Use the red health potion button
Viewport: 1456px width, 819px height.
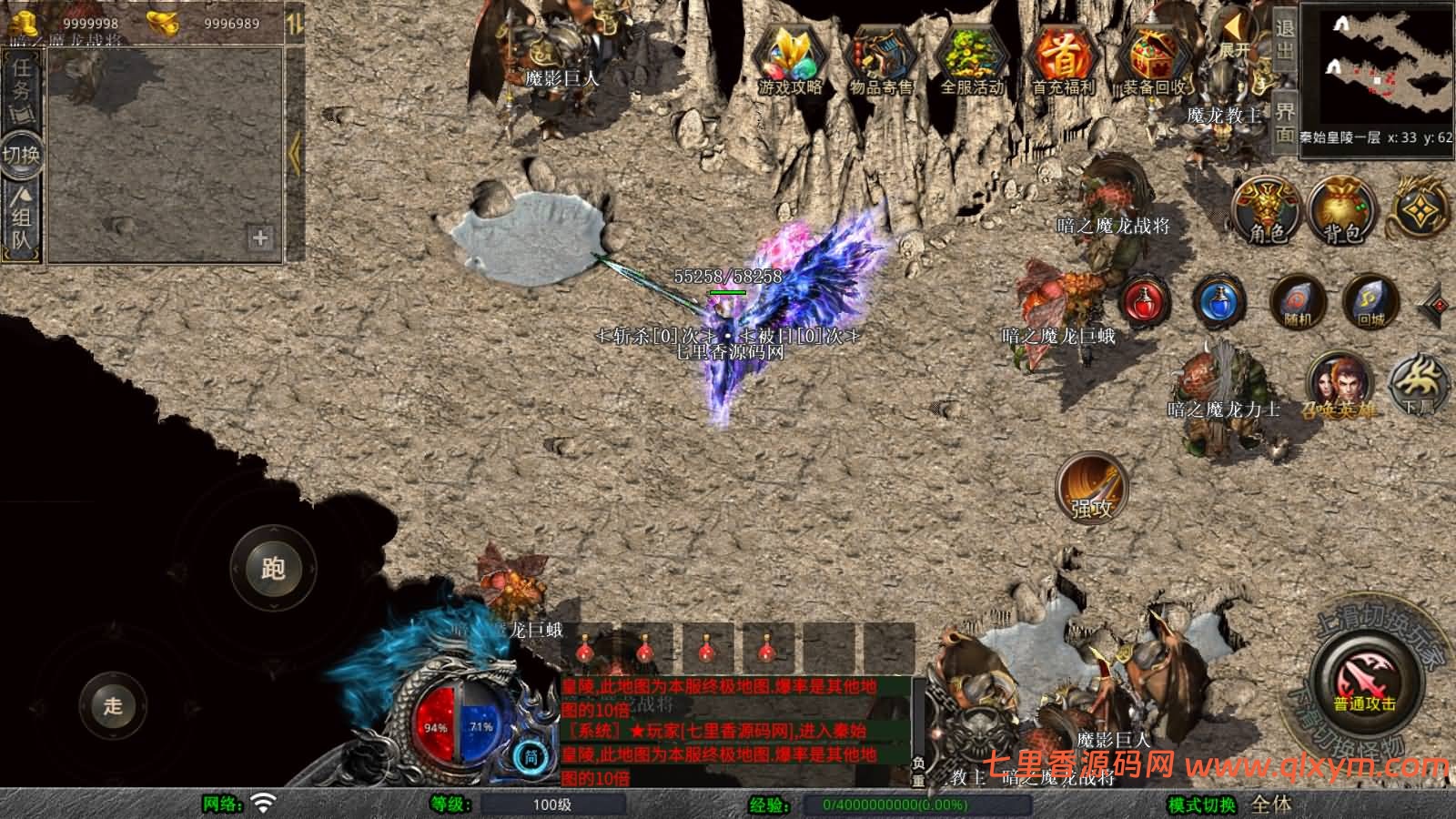coord(1146,301)
